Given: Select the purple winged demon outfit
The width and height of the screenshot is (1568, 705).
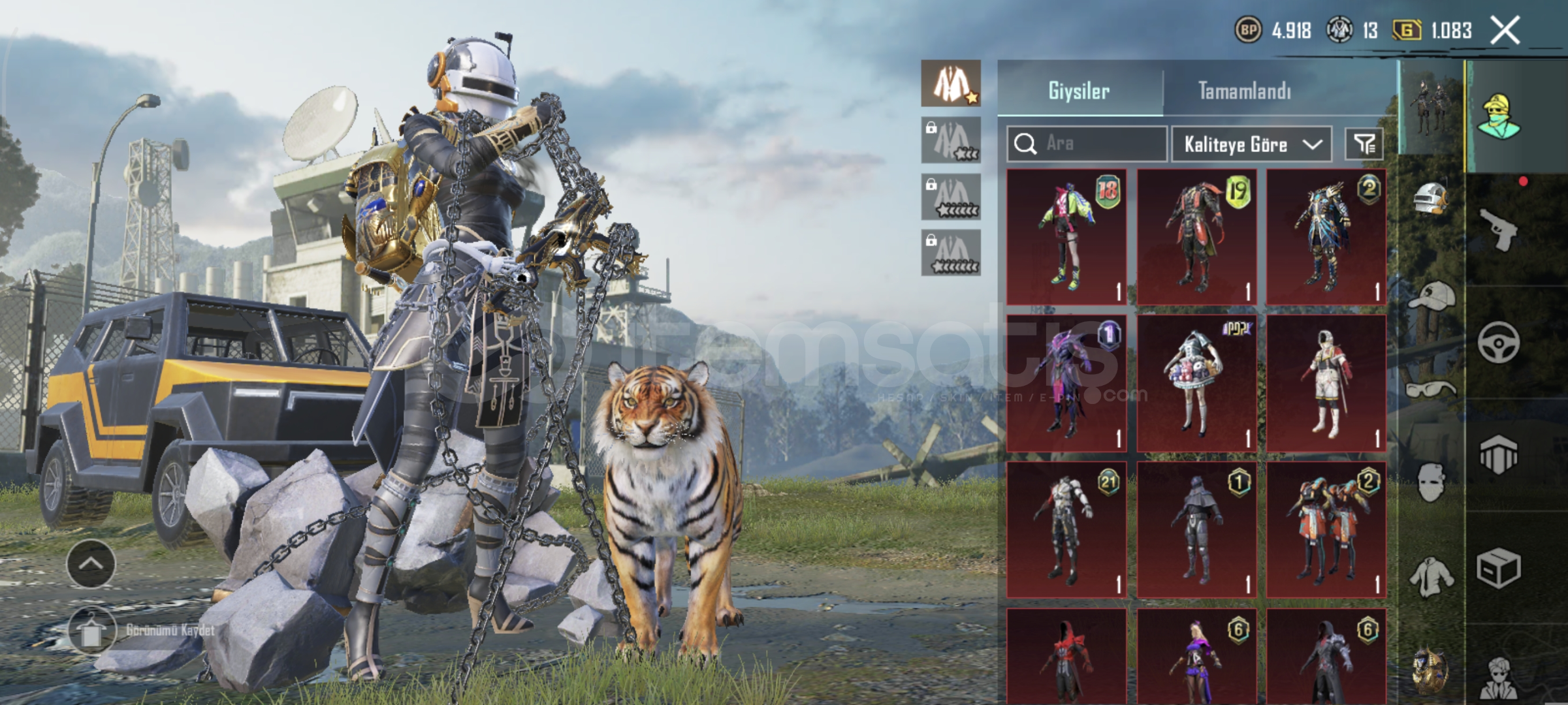Looking at the screenshot, I should (x=1066, y=383).
